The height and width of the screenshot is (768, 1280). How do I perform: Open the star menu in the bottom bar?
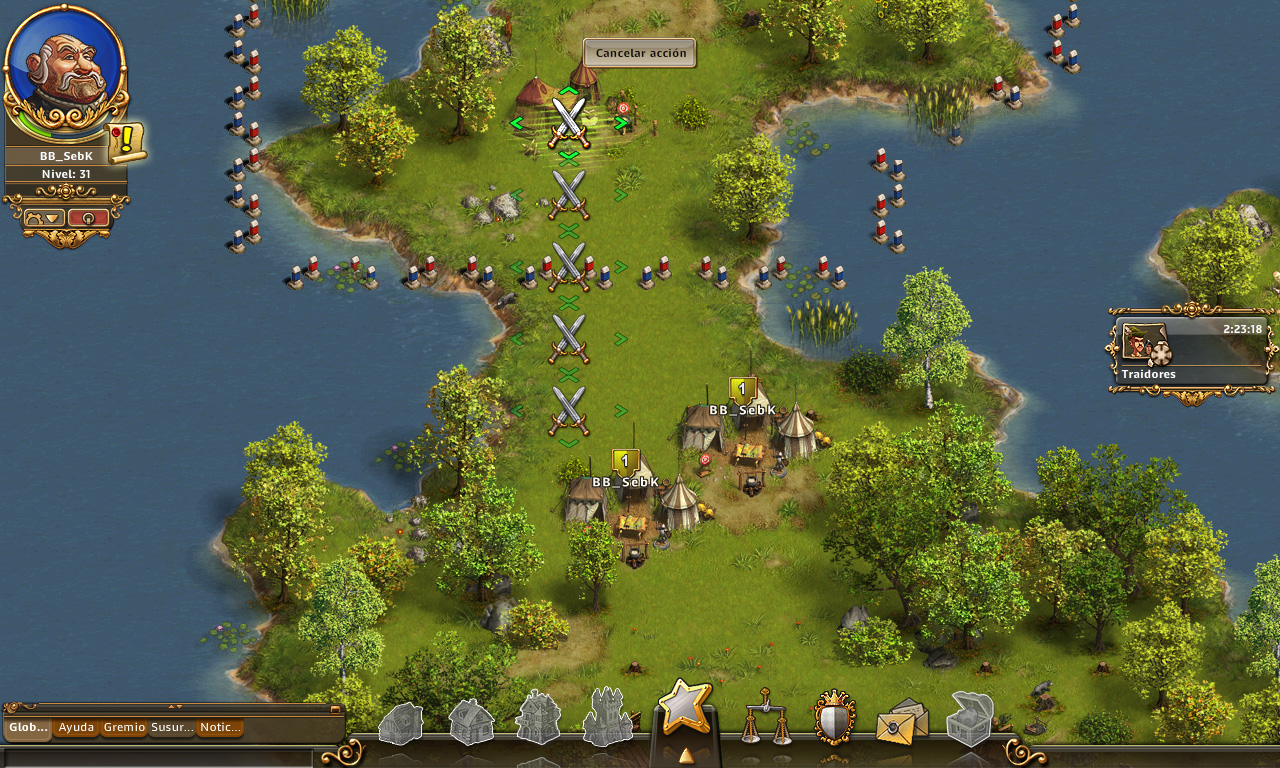[x=685, y=709]
